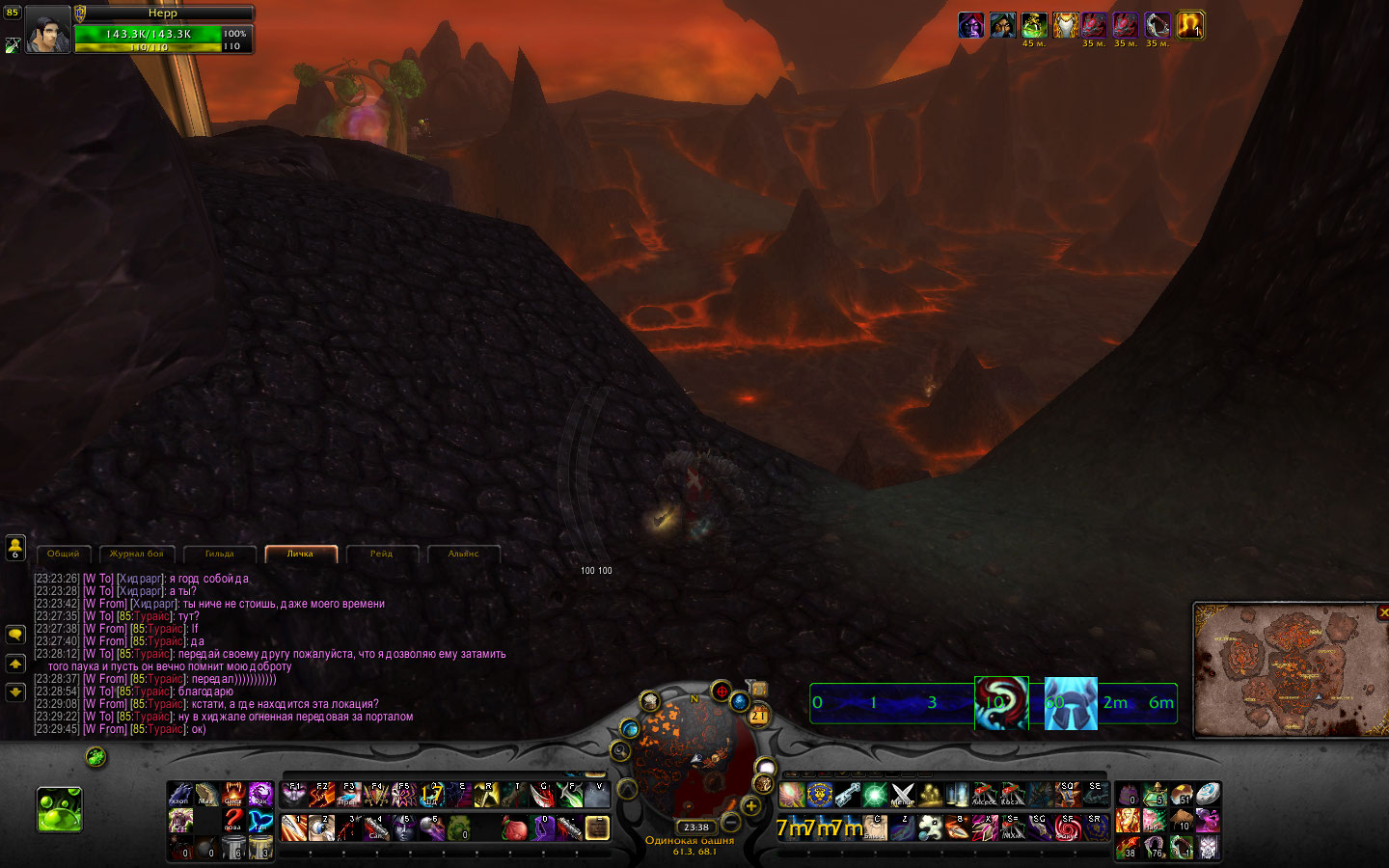Close the zone map panel
Screen dimensions: 1389x868
[x=1383, y=612]
